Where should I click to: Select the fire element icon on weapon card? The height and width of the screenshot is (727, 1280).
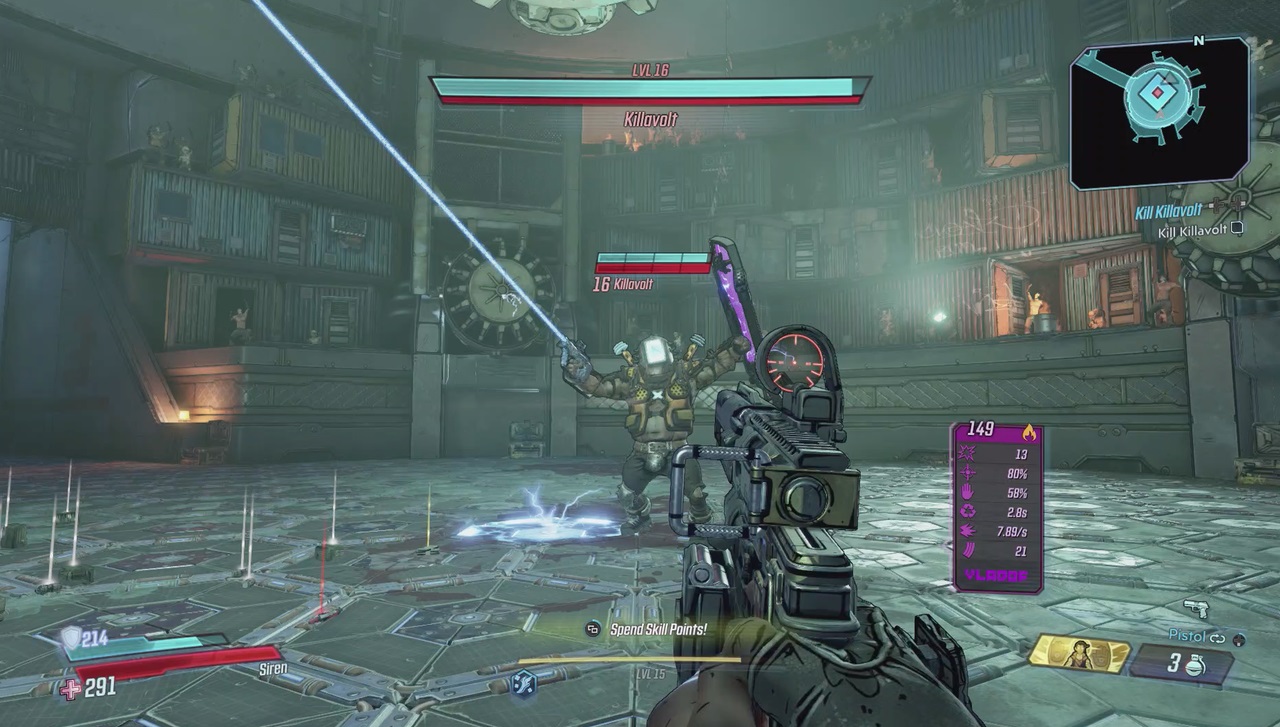click(x=1030, y=431)
